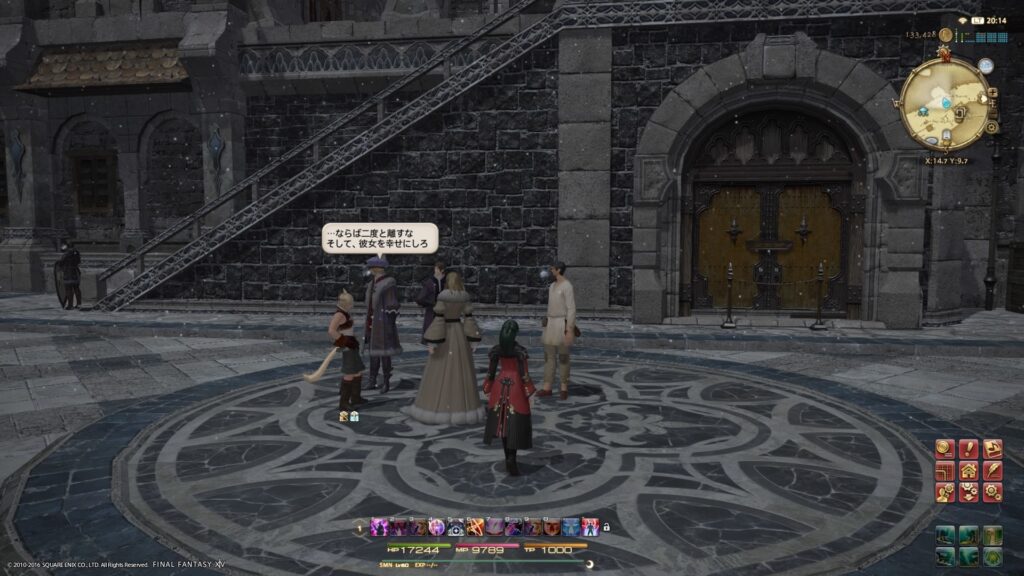The height and width of the screenshot is (576, 1024).
Task: Open the map grid menu icon
Action: pos(944,470)
